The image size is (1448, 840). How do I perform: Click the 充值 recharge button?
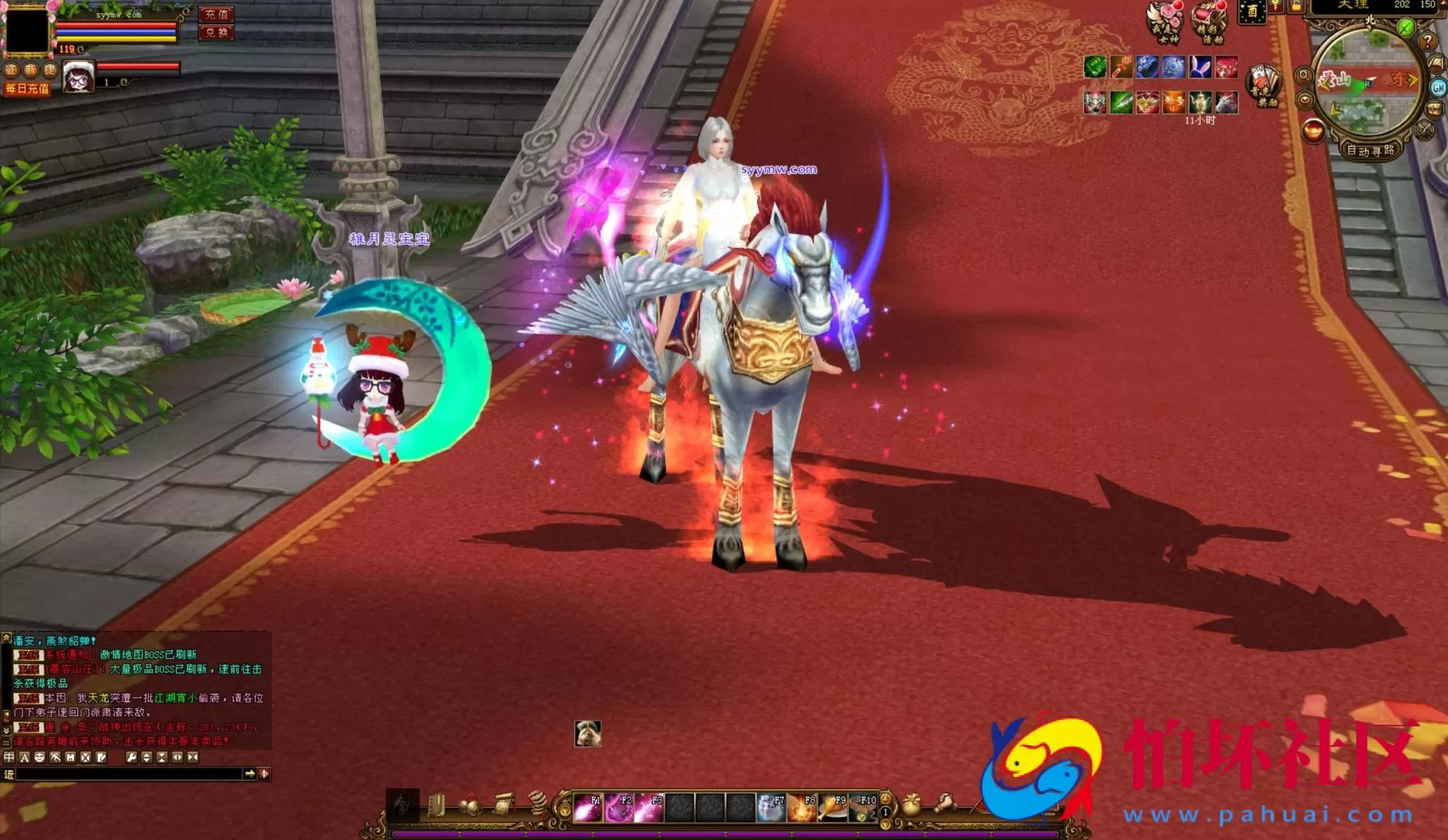tap(216, 15)
